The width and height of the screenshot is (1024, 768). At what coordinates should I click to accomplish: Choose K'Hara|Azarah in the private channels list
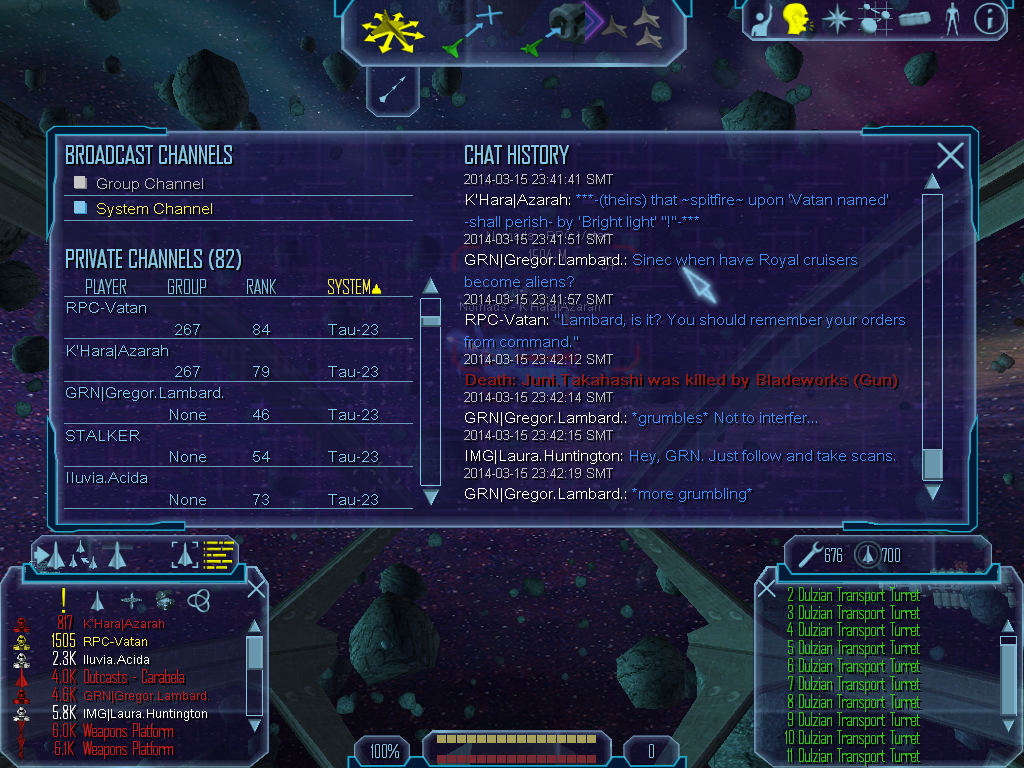(117, 351)
